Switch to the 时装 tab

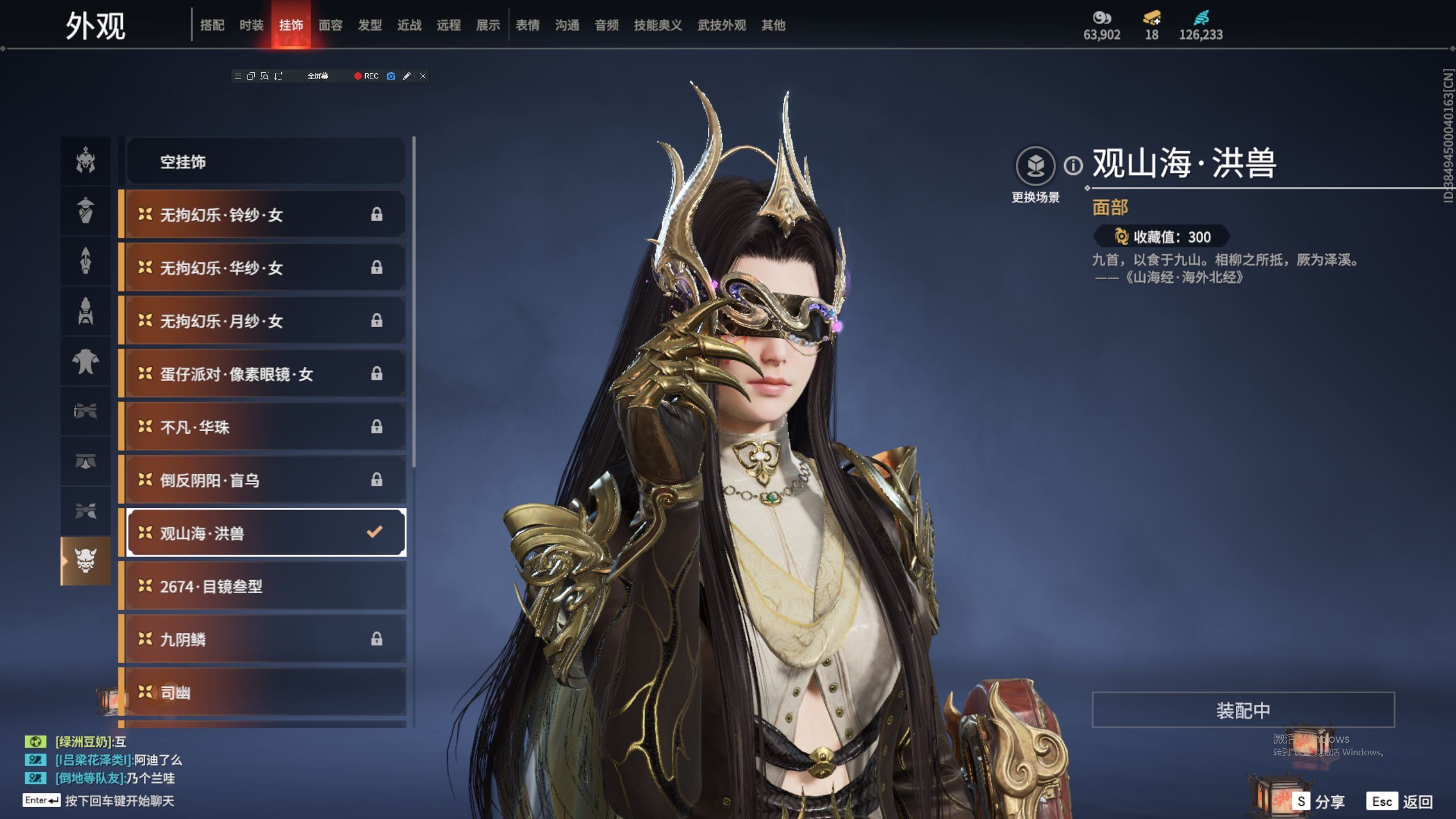click(x=251, y=25)
